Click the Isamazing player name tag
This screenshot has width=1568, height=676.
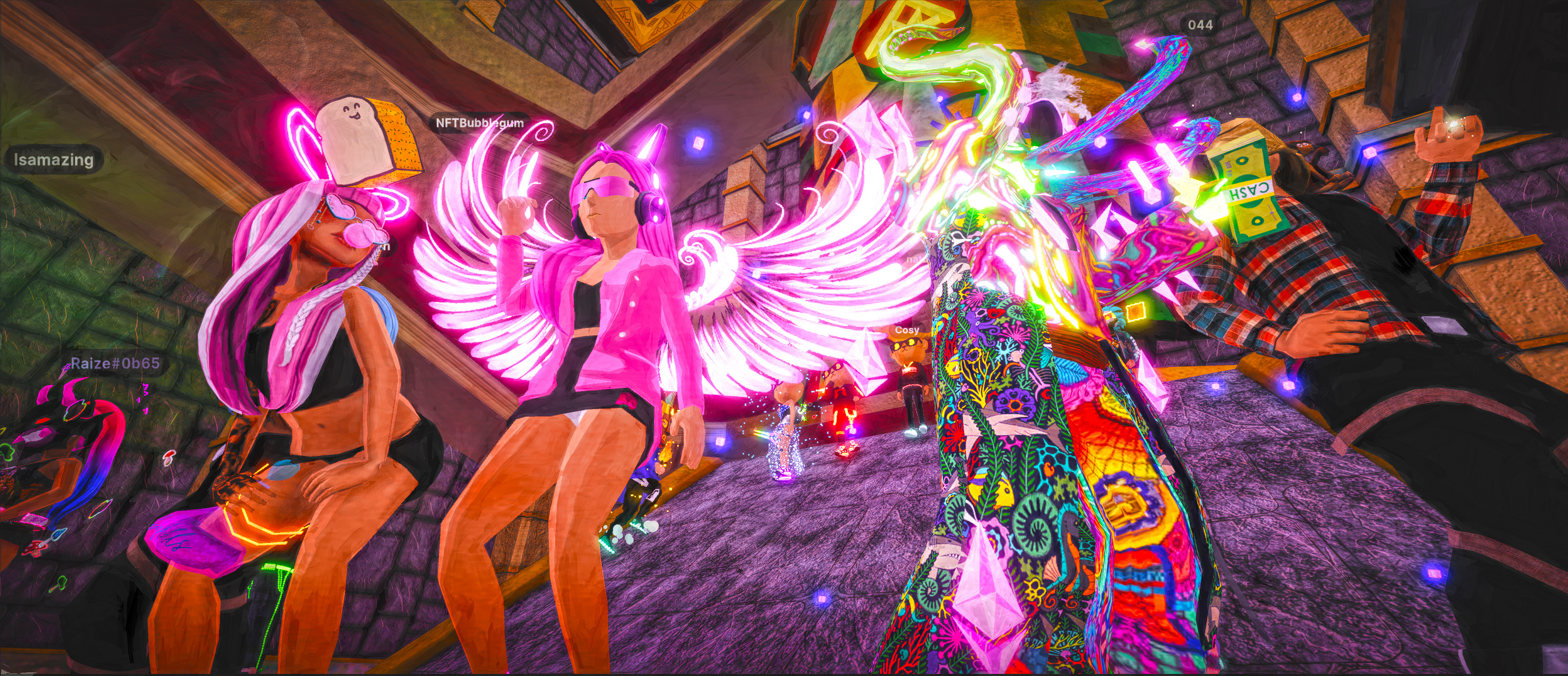[54, 160]
